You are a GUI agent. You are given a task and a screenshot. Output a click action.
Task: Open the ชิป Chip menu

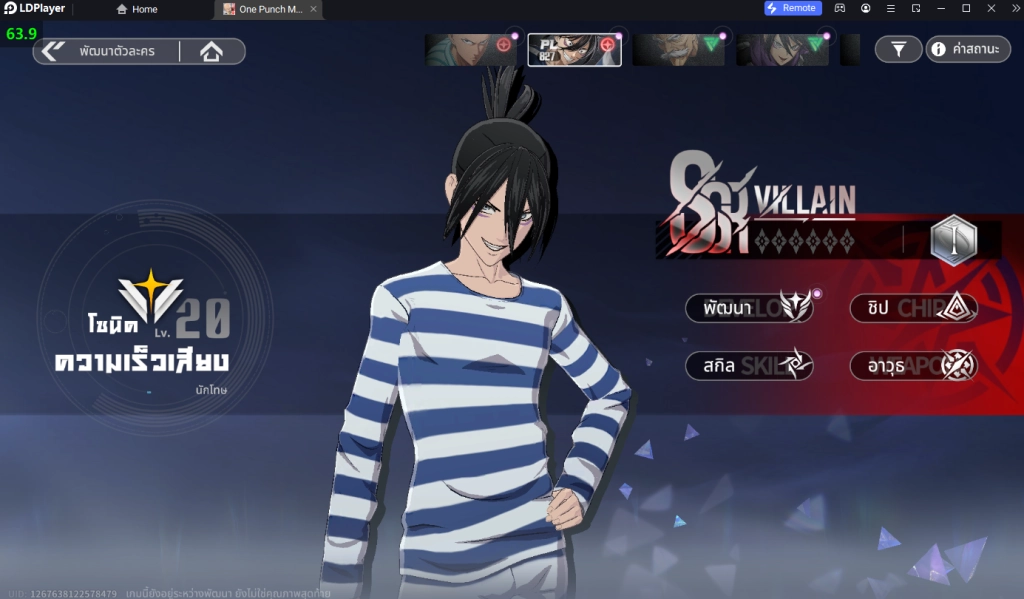coord(913,308)
